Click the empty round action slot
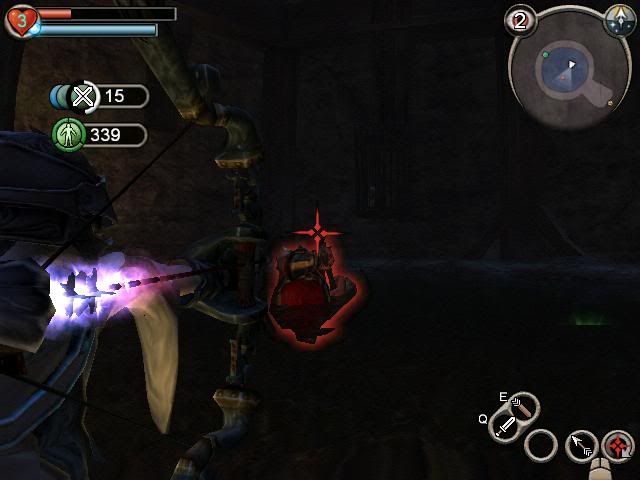 [541, 444]
